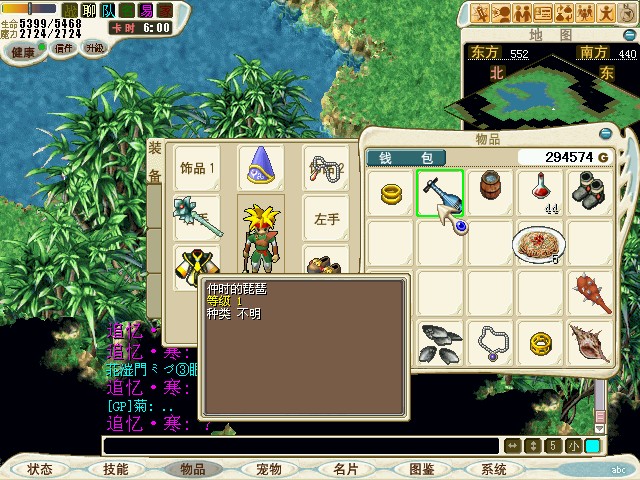Open the 信件 mail button
Image resolution: width=640 pixels, height=480 pixels.
coord(64,48)
